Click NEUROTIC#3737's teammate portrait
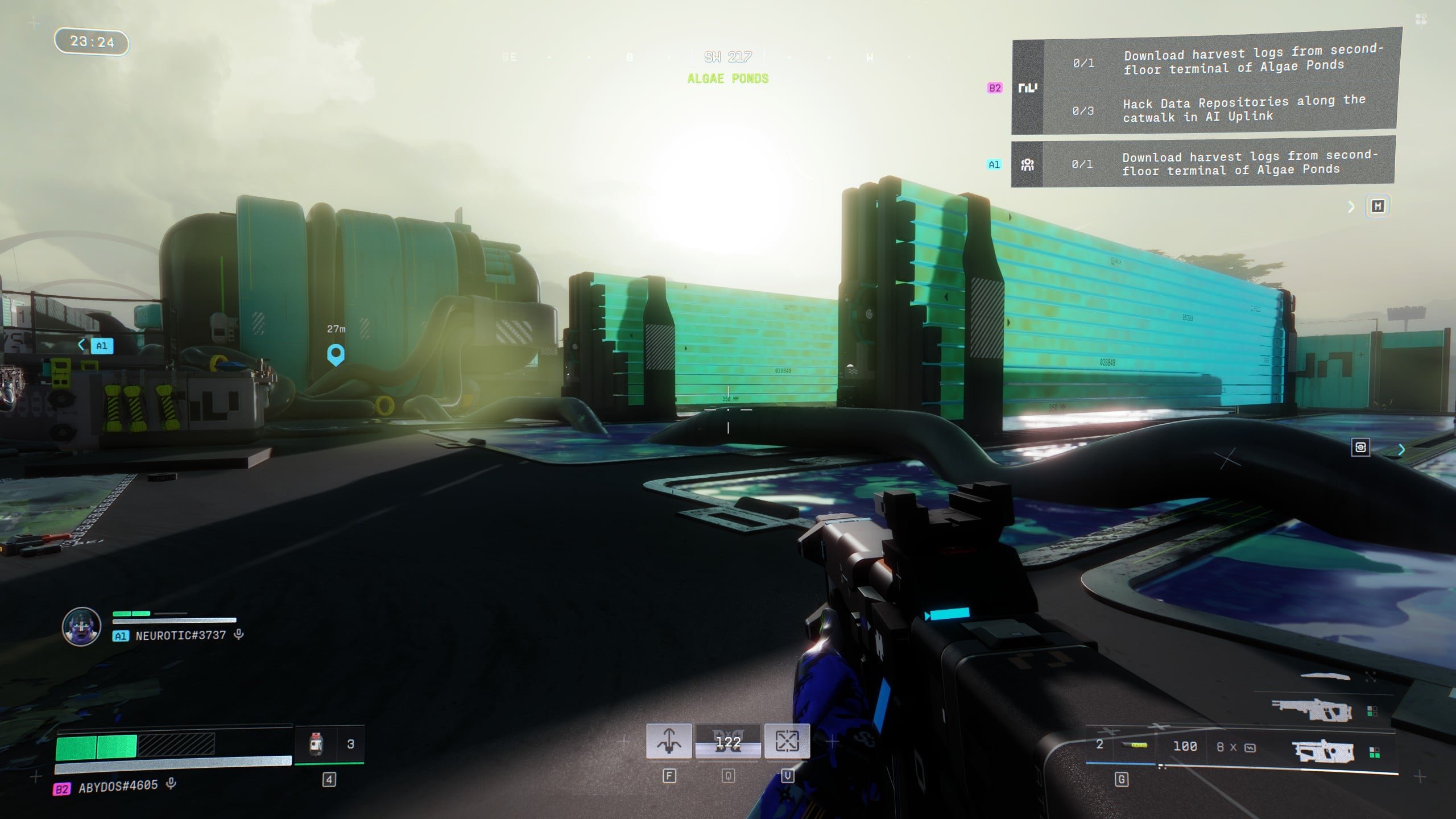Viewport: 1456px width, 819px height. 81,626
